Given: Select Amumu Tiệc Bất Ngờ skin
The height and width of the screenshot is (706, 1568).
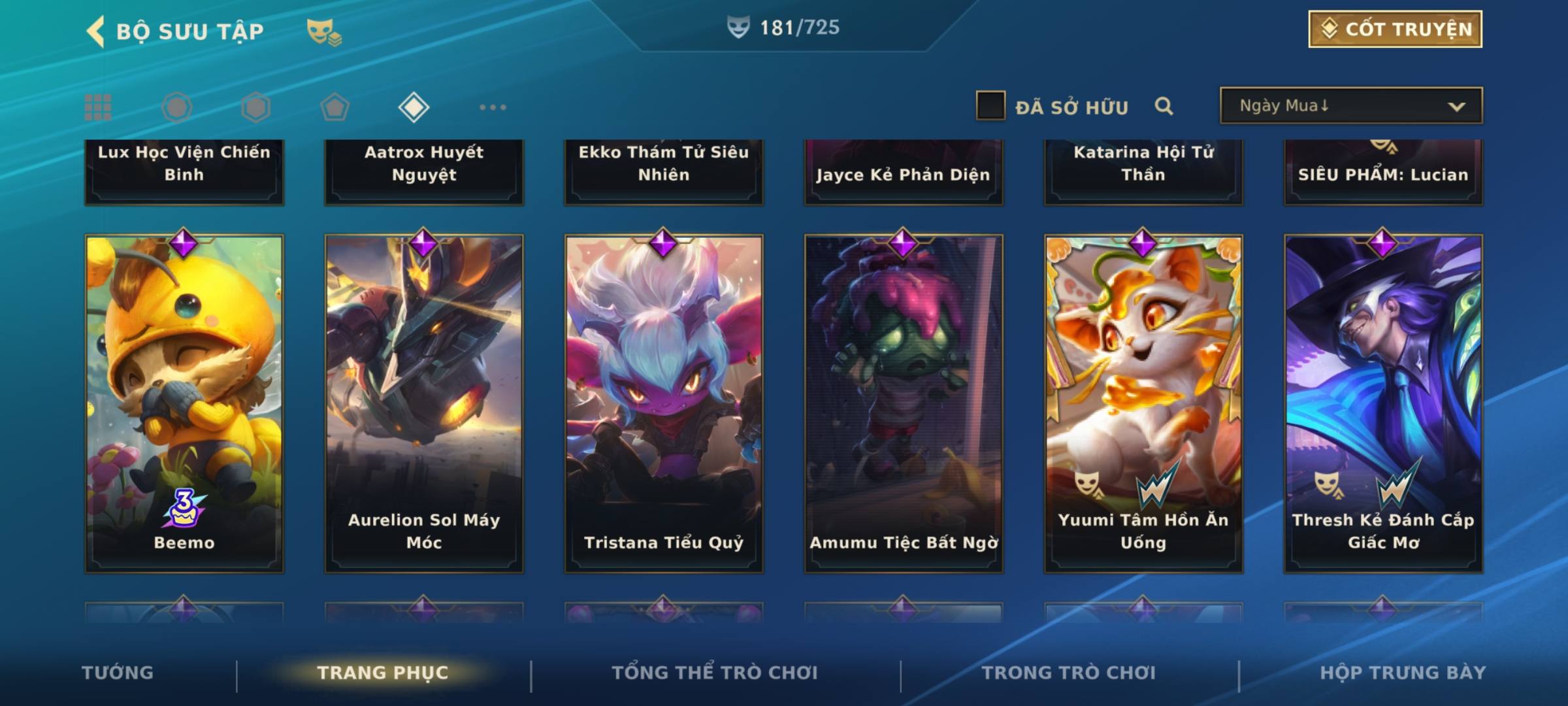Looking at the screenshot, I should 904,403.
